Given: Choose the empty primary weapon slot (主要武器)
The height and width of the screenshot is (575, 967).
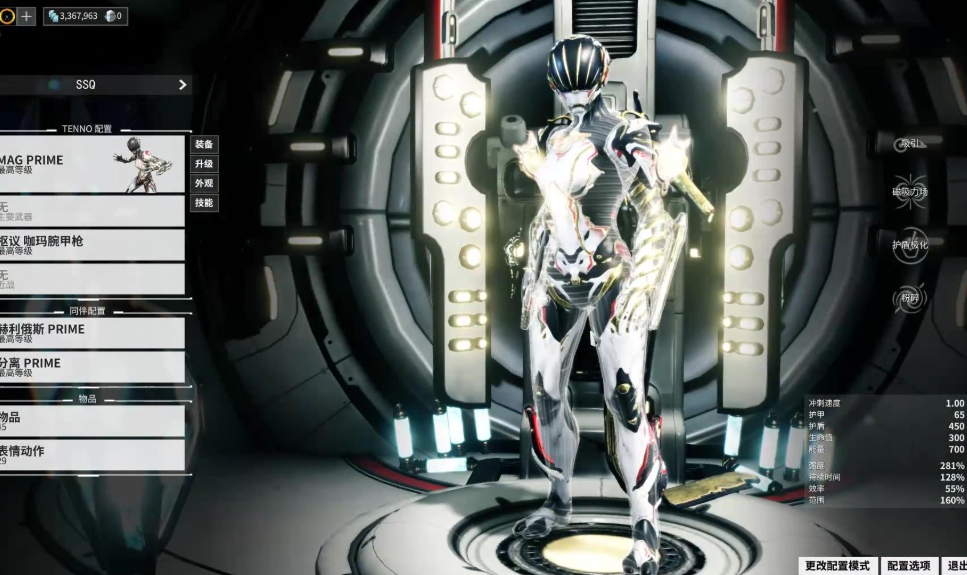Looking at the screenshot, I should point(92,211).
